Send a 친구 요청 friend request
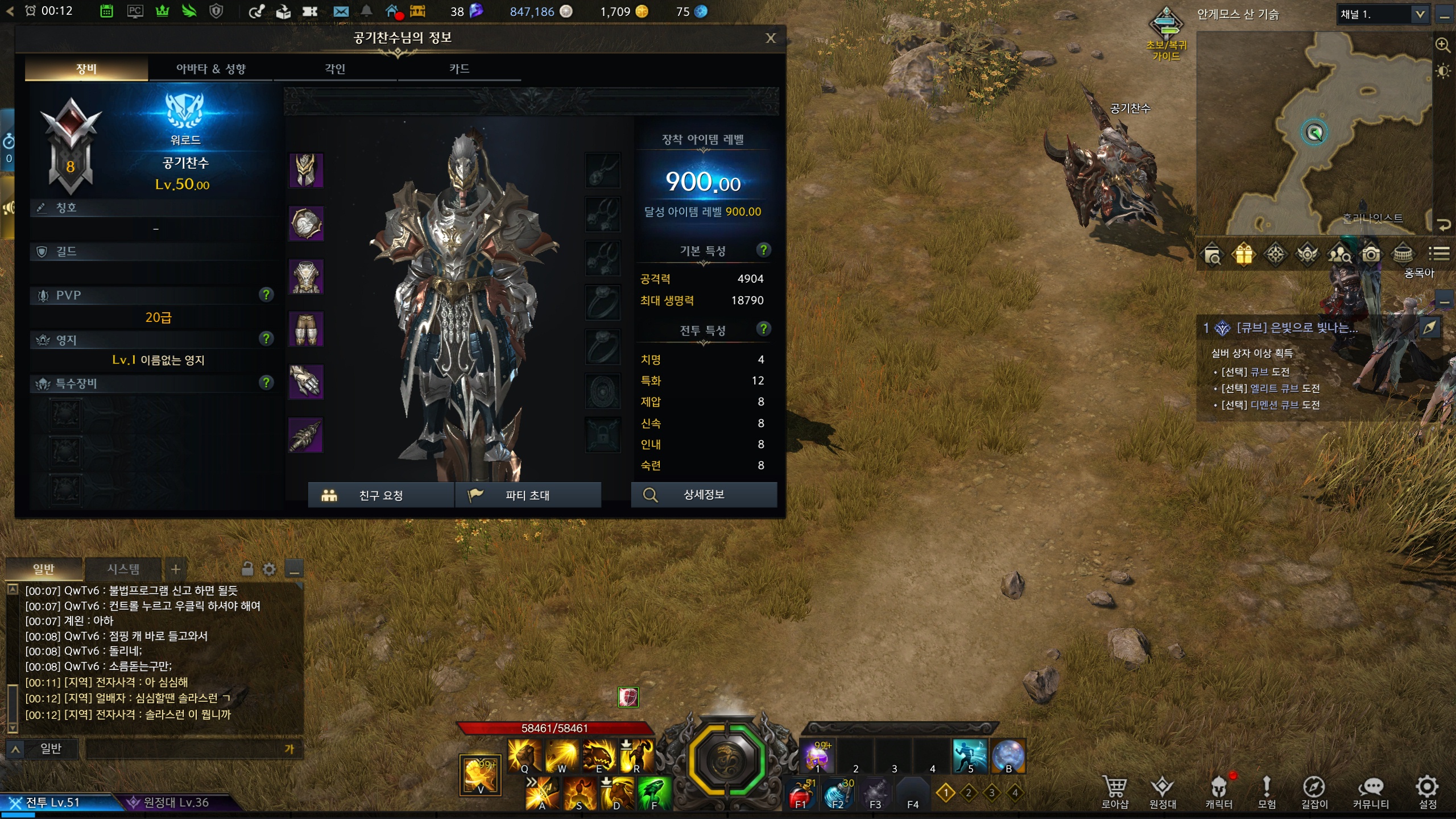 pyautogui.click(x=380, y=495)
